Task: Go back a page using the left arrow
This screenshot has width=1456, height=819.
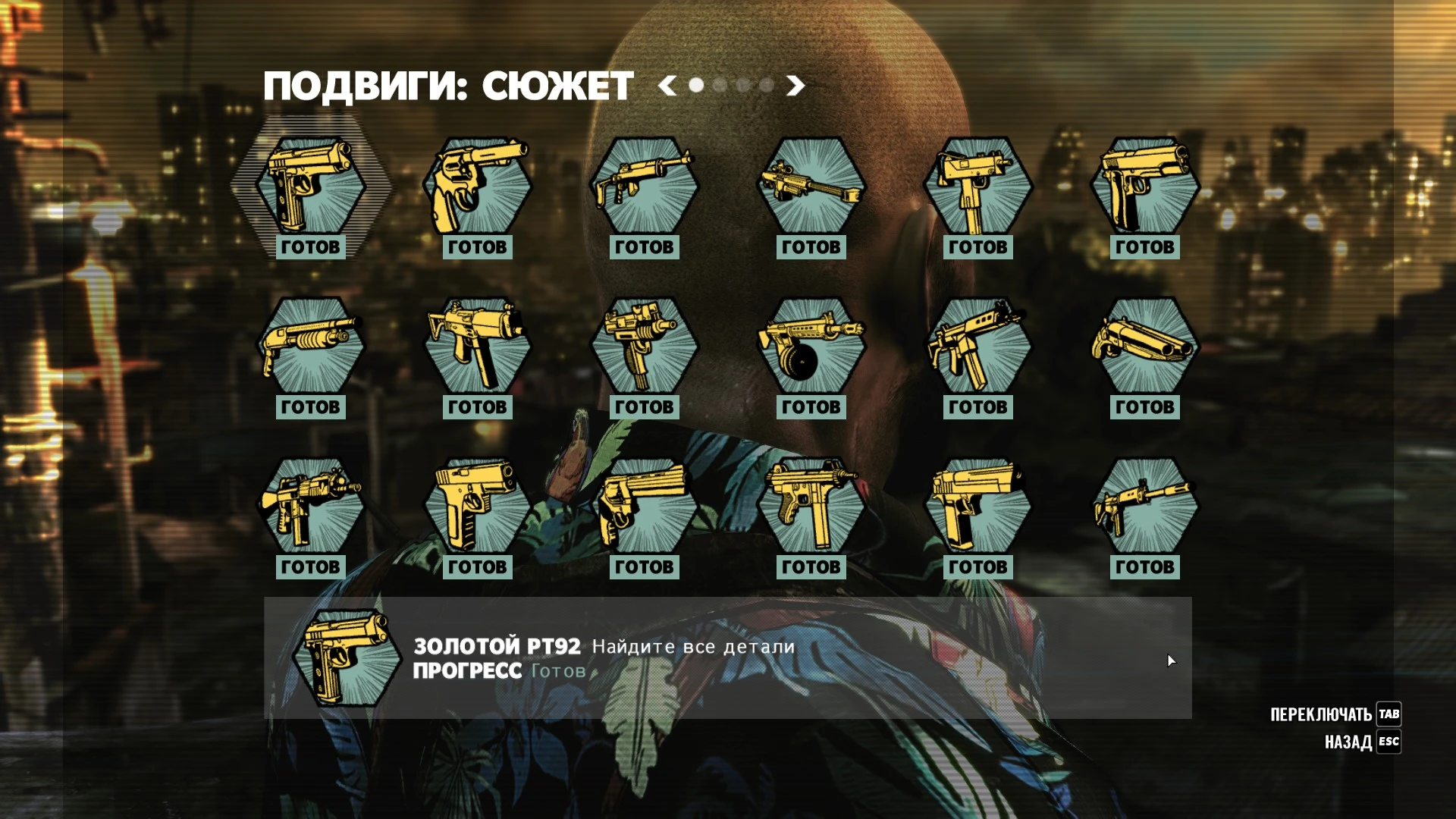Action: [x=666, y=86]
